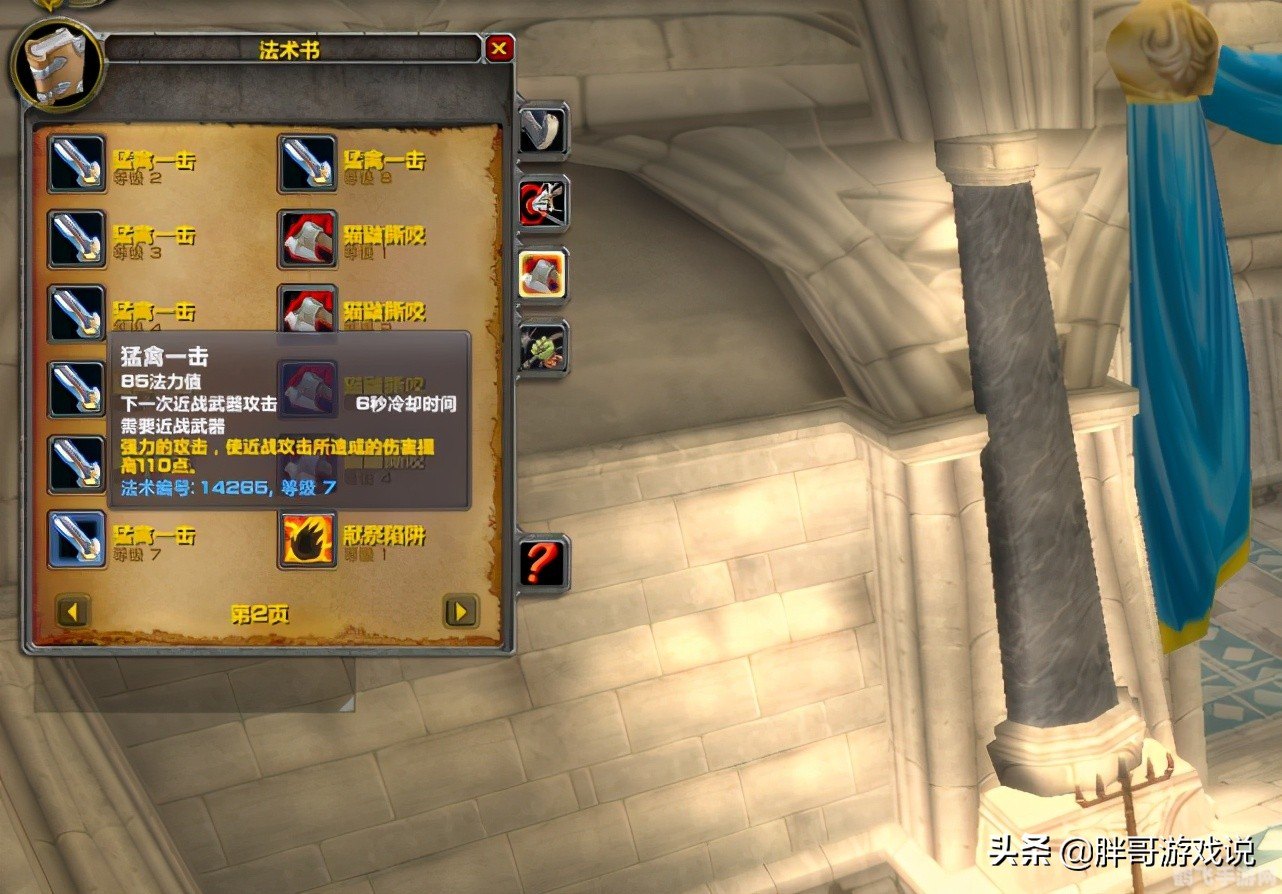Switch to the green fist spellbook tab
This screenshot has width=1282, height=894.
pyautogui.click(x=543, y=347)
